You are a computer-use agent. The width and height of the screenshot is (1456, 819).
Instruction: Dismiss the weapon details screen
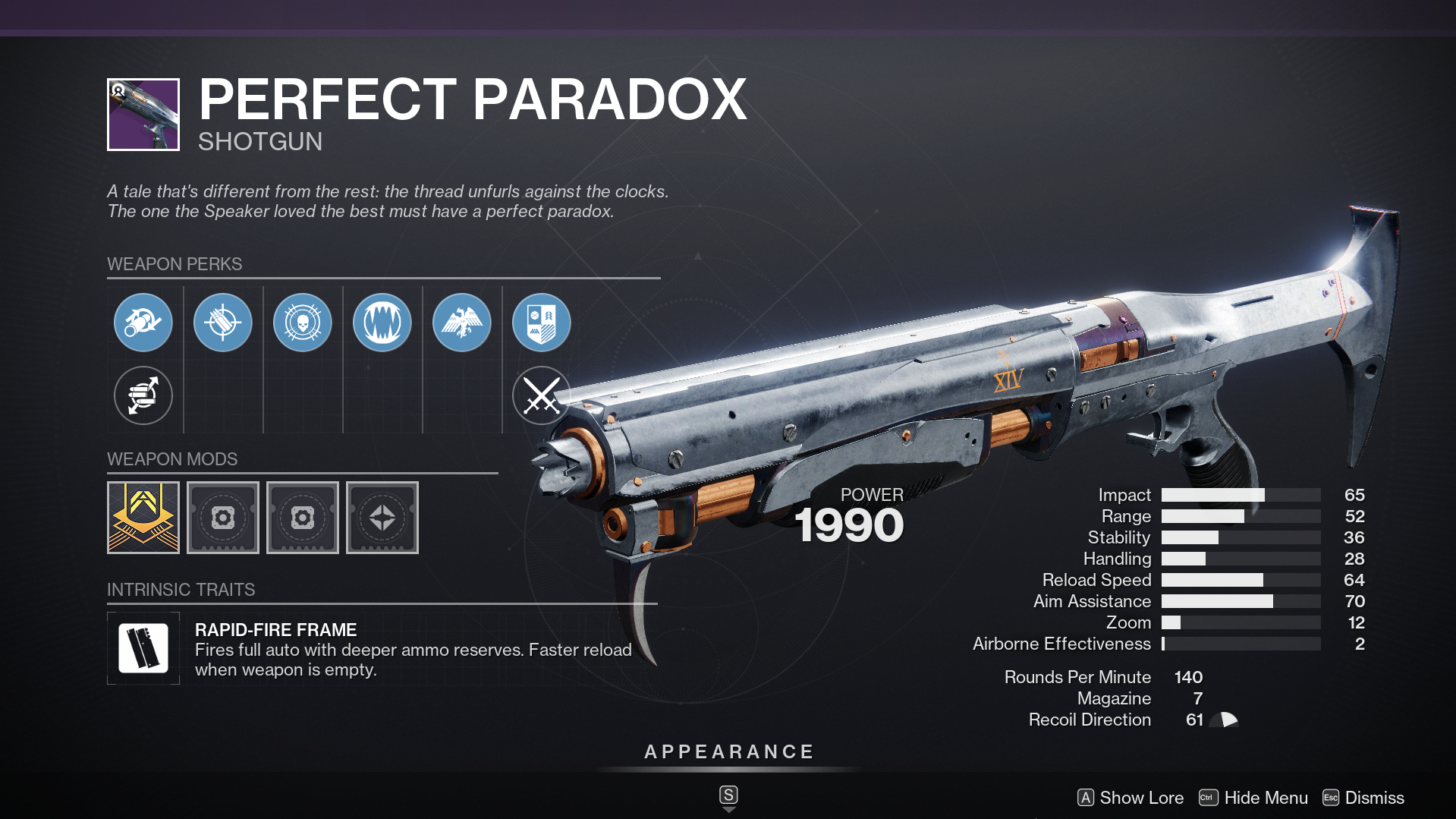pyautogui.click(x=1367, y=798)
